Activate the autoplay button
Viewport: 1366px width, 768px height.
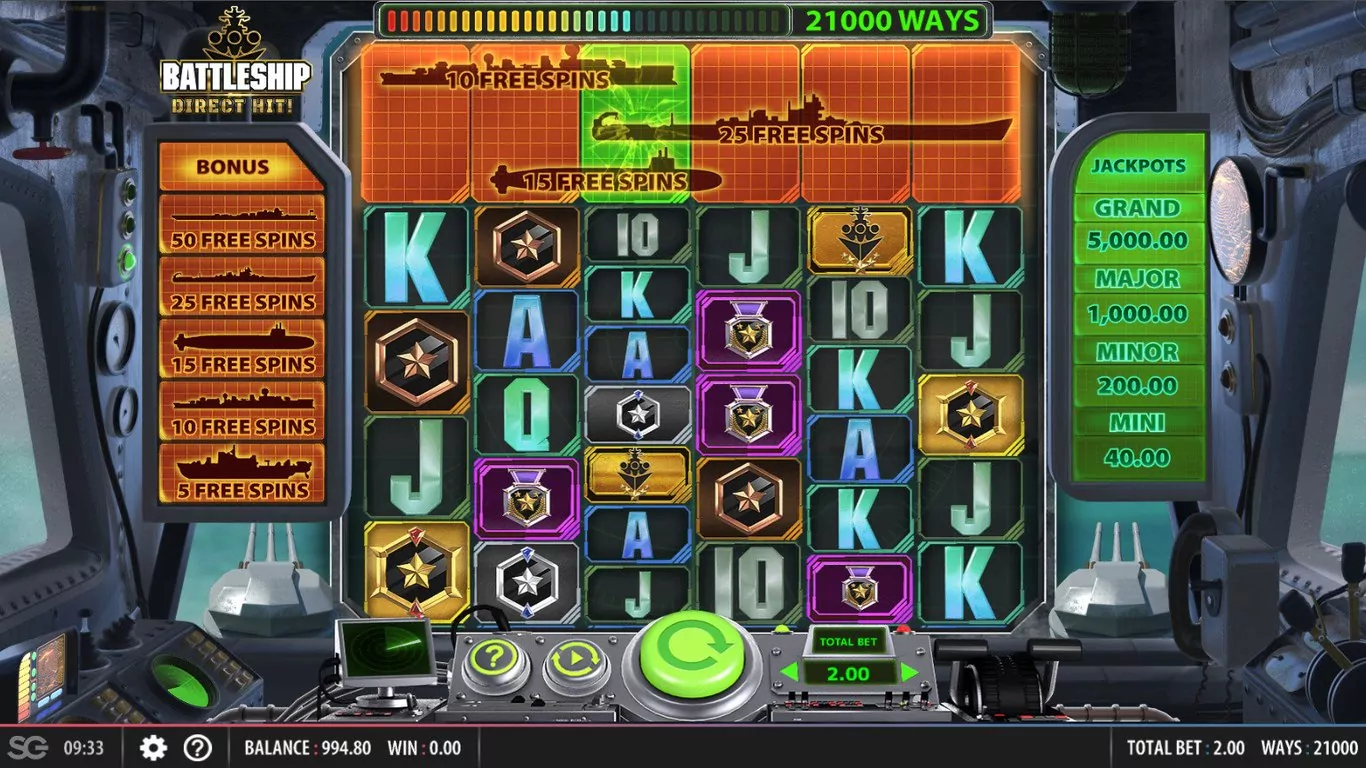(x=576, y=660)
